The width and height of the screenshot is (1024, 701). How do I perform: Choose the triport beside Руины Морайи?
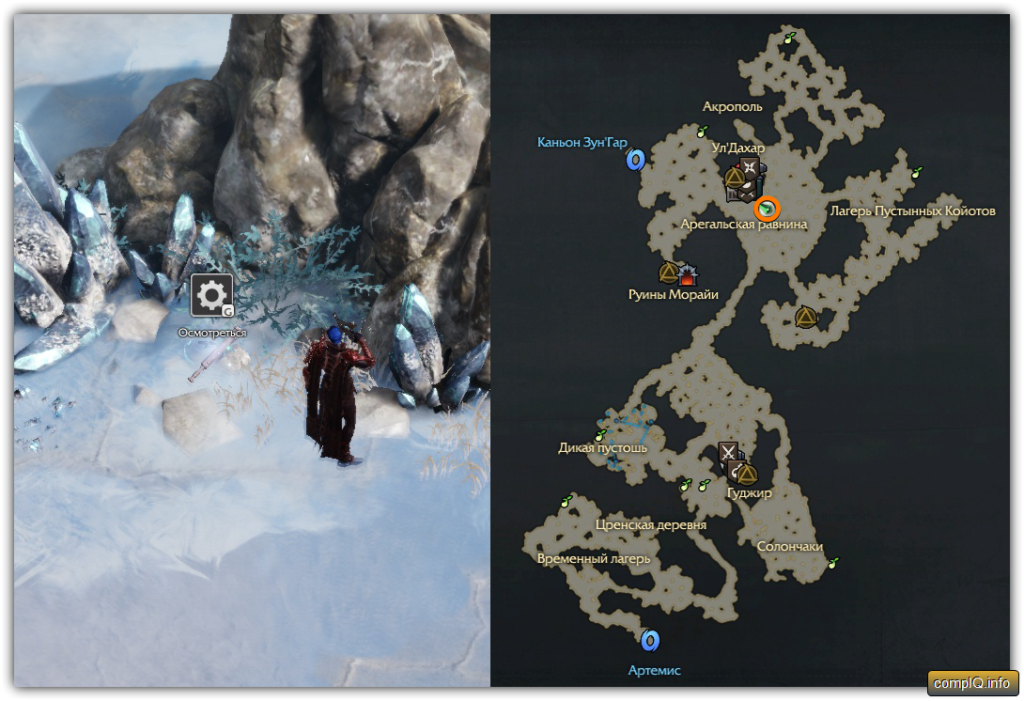coord(668,272)
